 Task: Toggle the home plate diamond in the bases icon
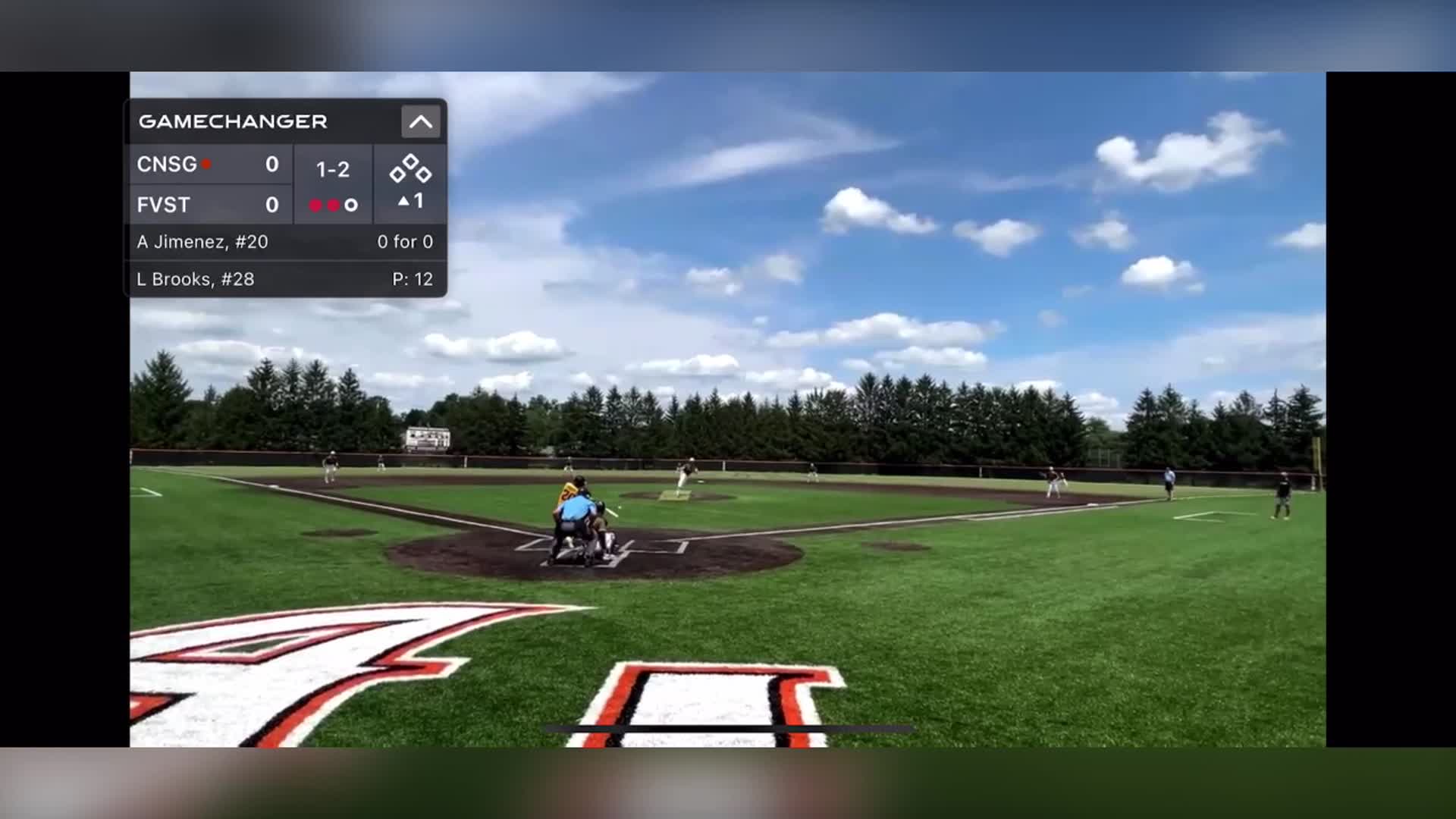[x=409, y=184]
